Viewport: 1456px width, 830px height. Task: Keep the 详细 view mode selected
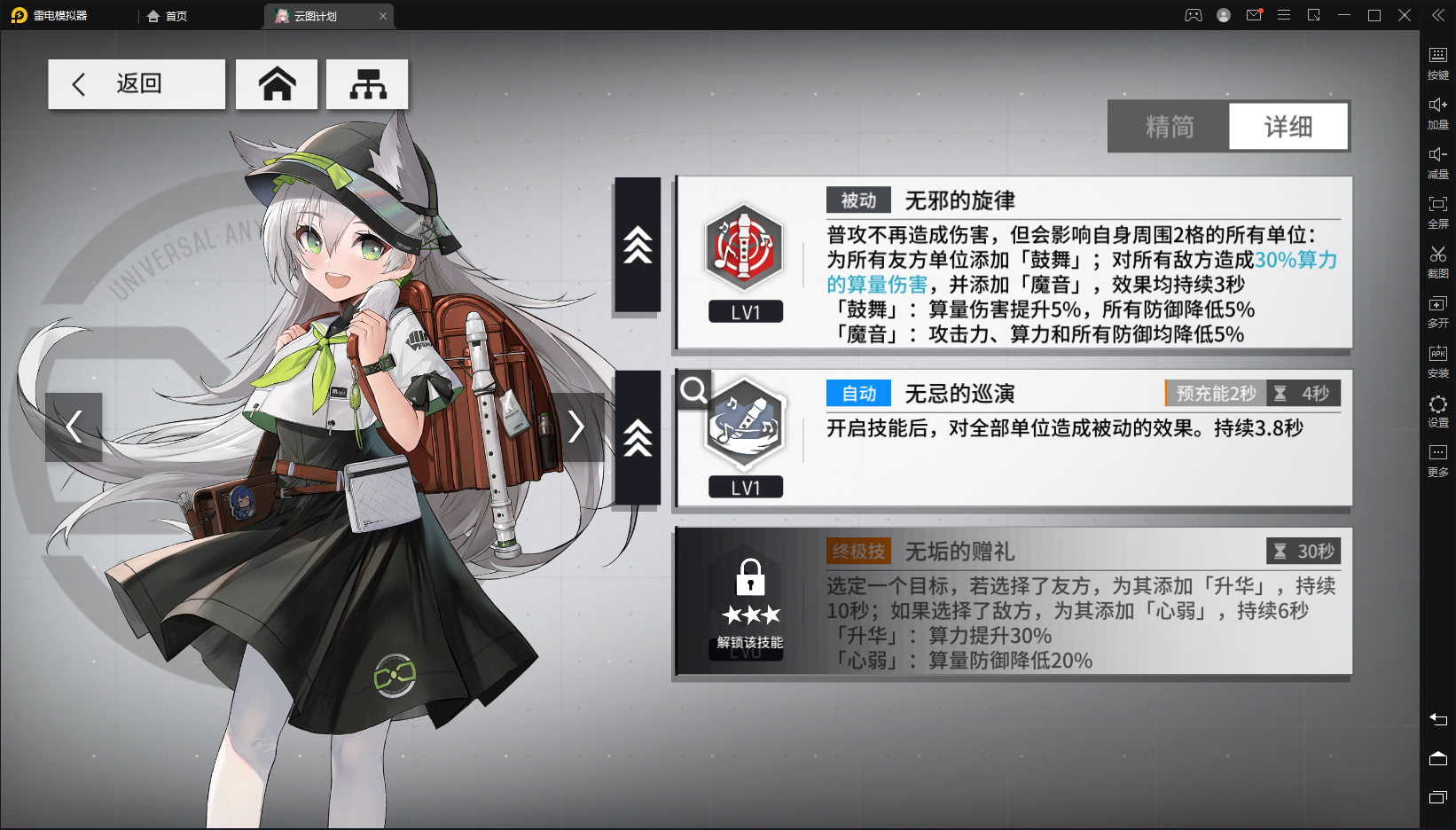click(1288, 126)
